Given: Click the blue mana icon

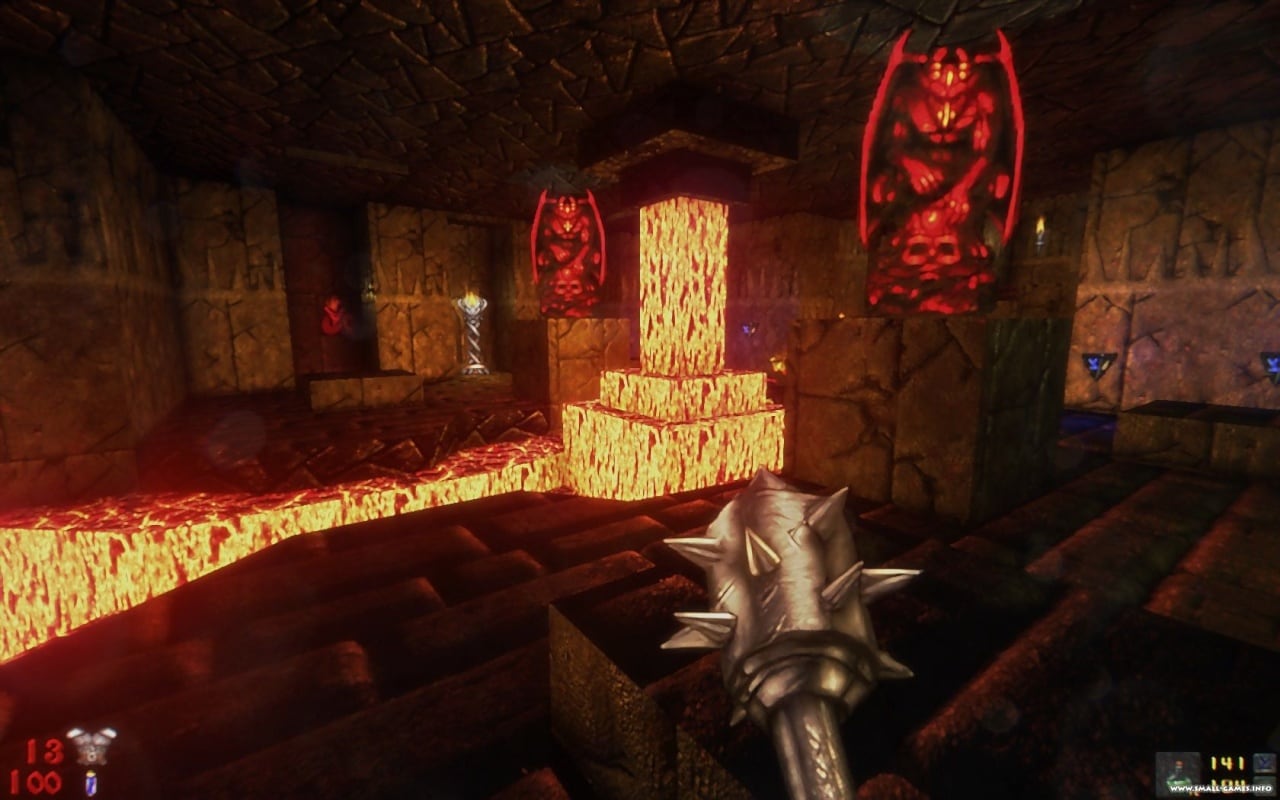Looking at the screenshot, I should pyautogui.click(x=1265, y=763).
